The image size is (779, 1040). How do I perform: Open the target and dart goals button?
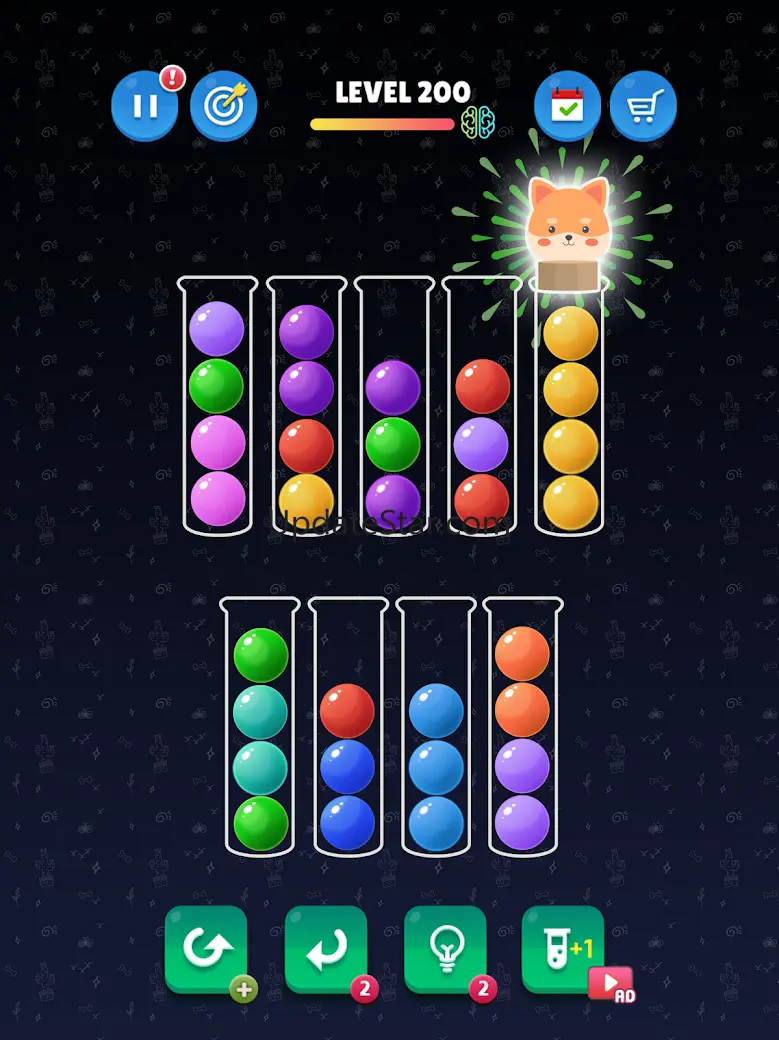(x=224, y=105)
